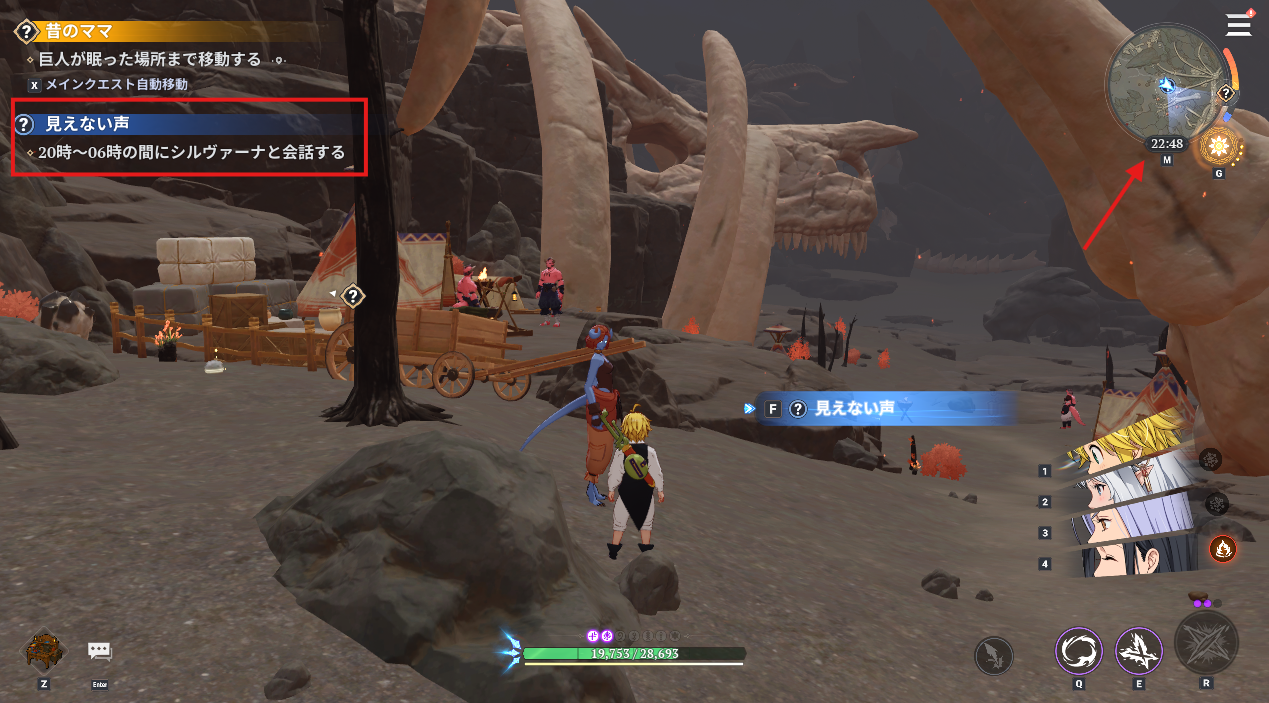Select the 見えない声 side quest tracker

(88, 125)
